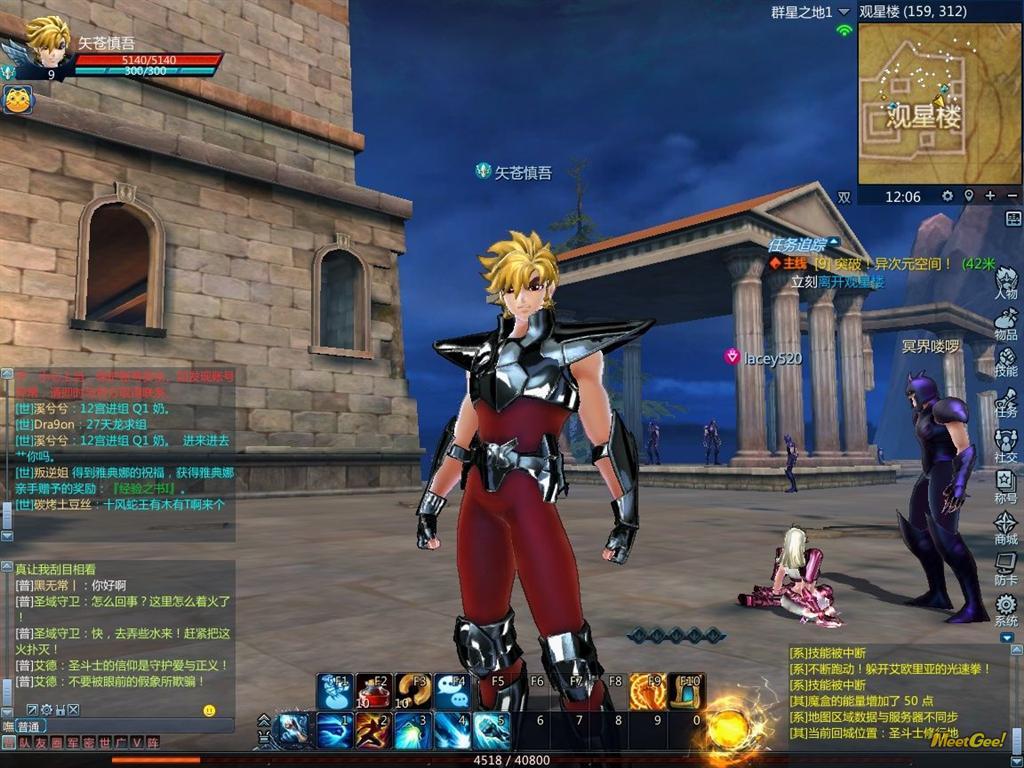Open the 人物 character menu
The height and width of the screenshot is (768, 1024).
coord(1006,281)
